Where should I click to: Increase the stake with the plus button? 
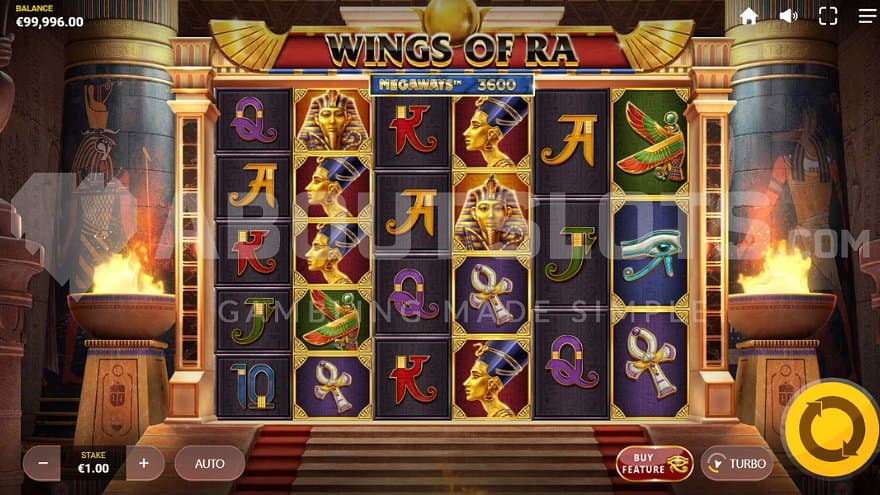144,463
